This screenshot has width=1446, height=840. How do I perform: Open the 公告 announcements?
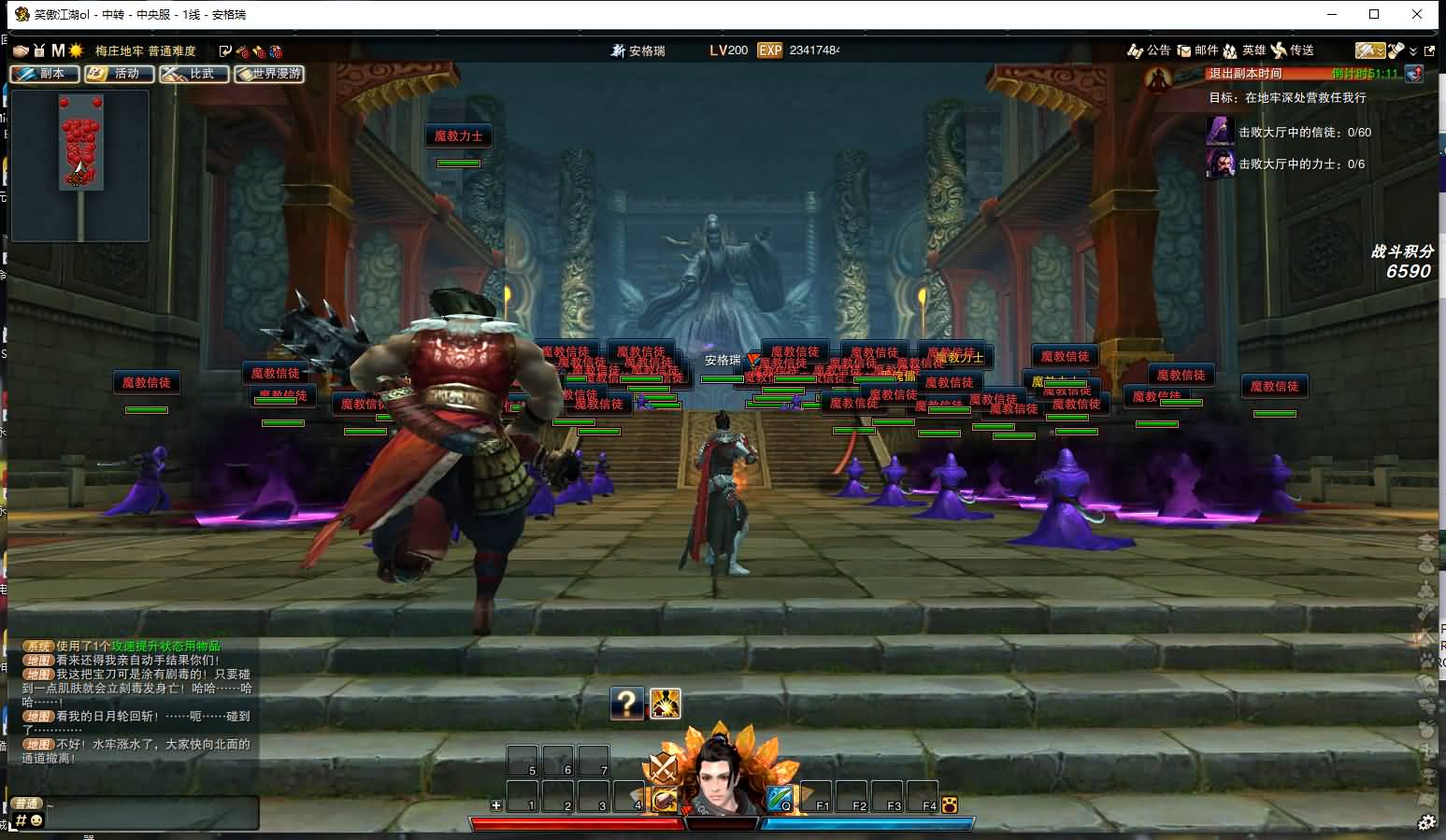tap(1149, 50)
